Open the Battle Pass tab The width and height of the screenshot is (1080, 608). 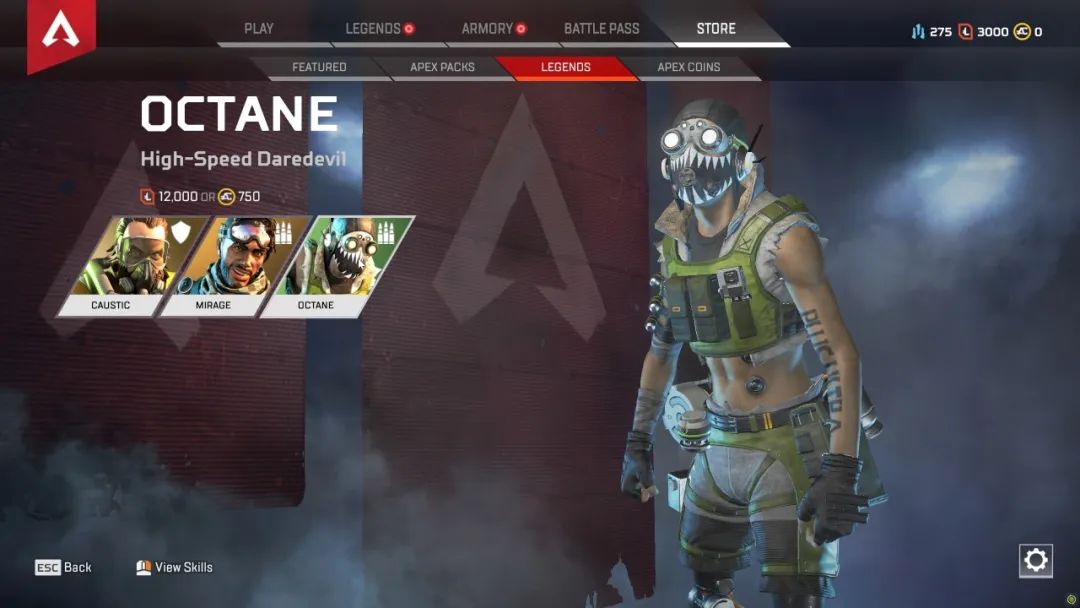tap(601, 29)
